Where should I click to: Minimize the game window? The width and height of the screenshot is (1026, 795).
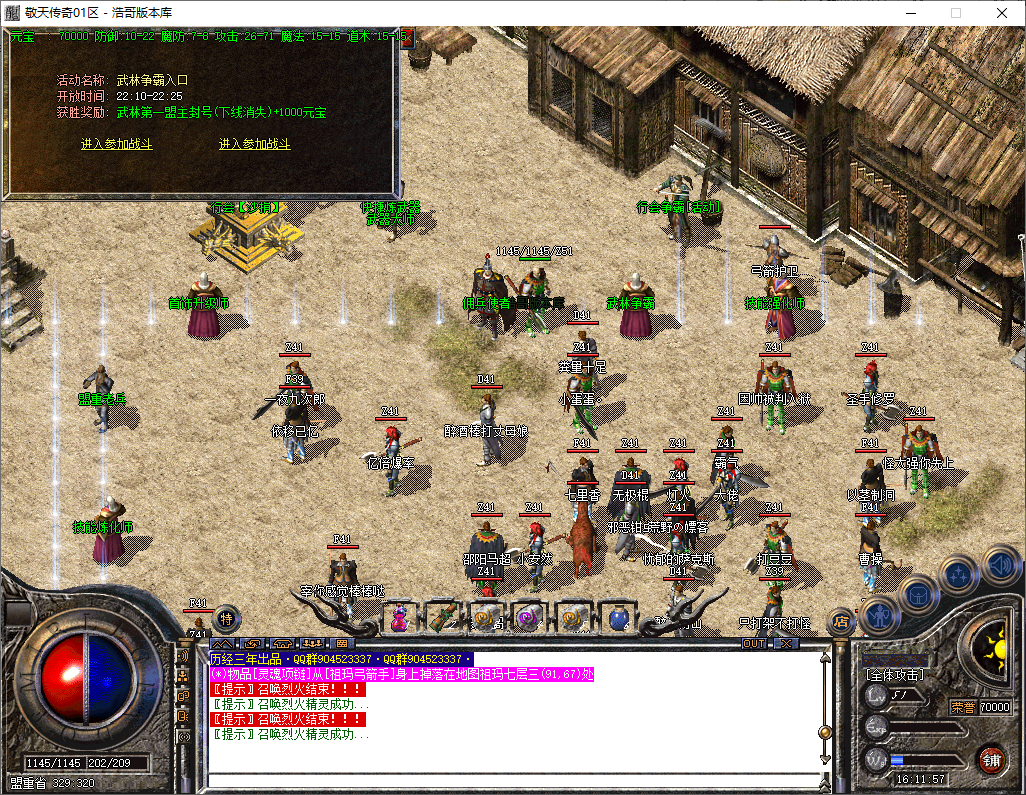[909, 12]
